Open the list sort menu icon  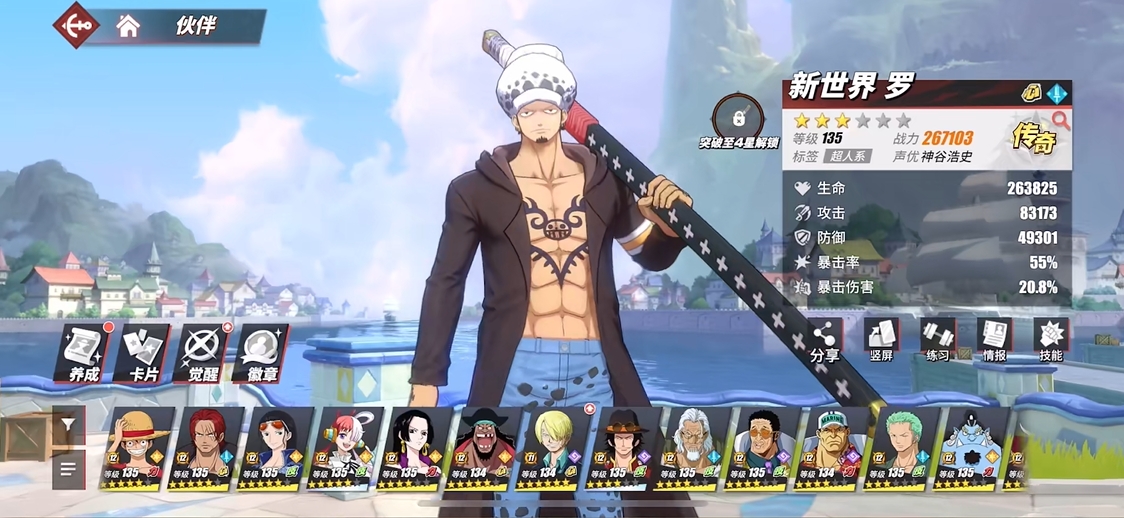click(68, 468)
